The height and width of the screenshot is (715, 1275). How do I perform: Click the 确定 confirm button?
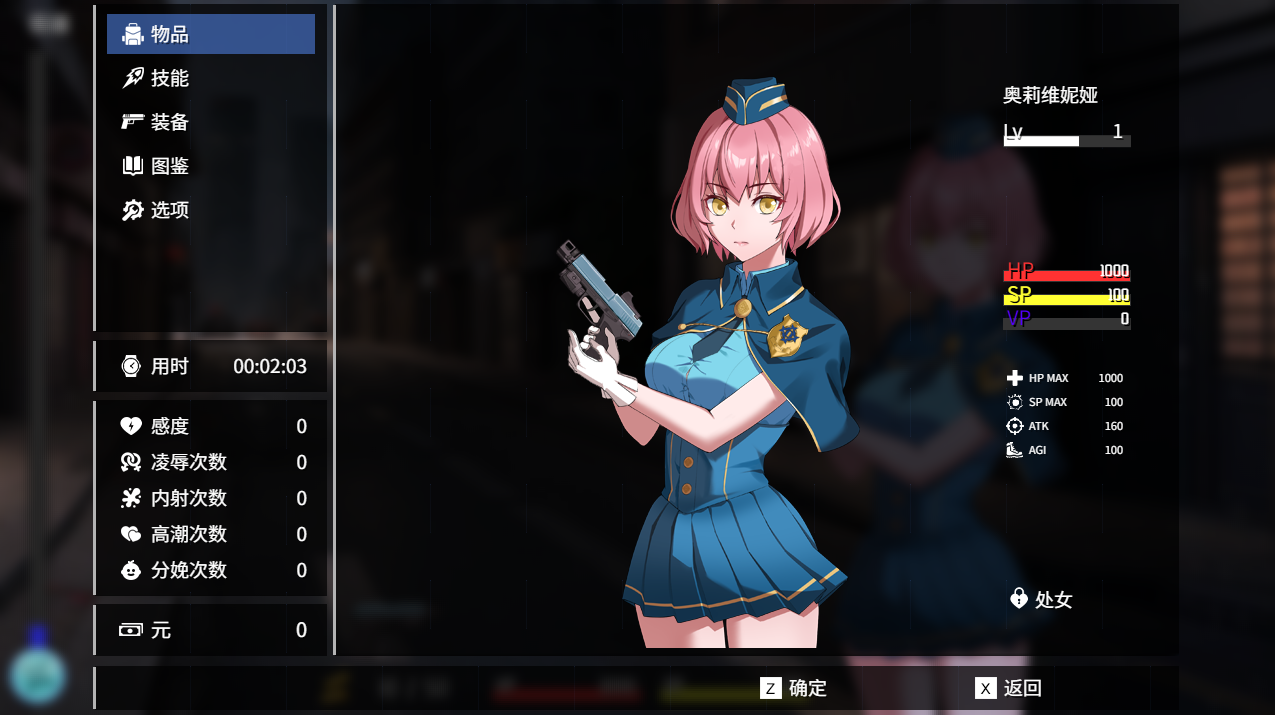[x=794, y=688]
